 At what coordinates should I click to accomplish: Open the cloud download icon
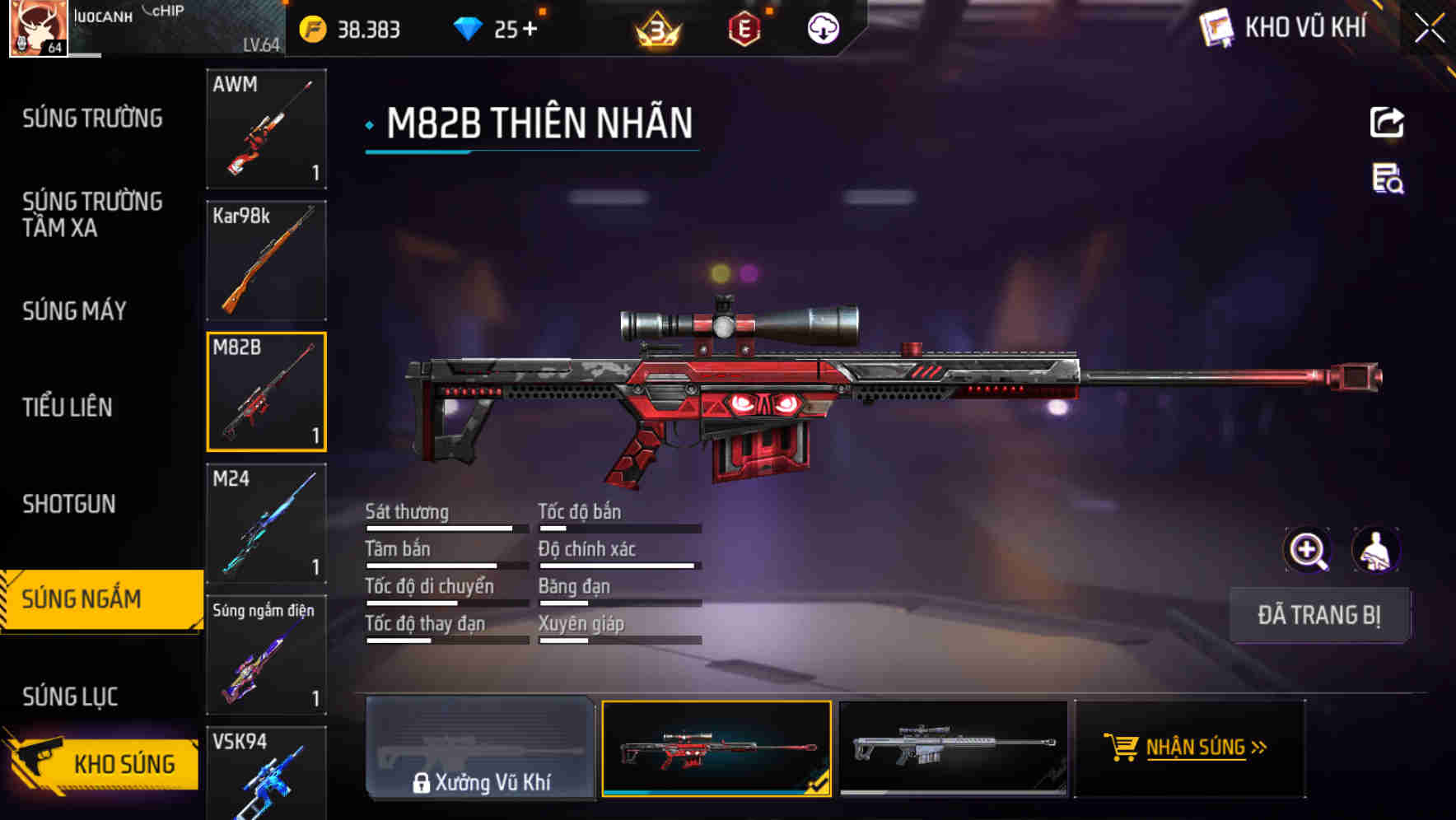[822, 30]
